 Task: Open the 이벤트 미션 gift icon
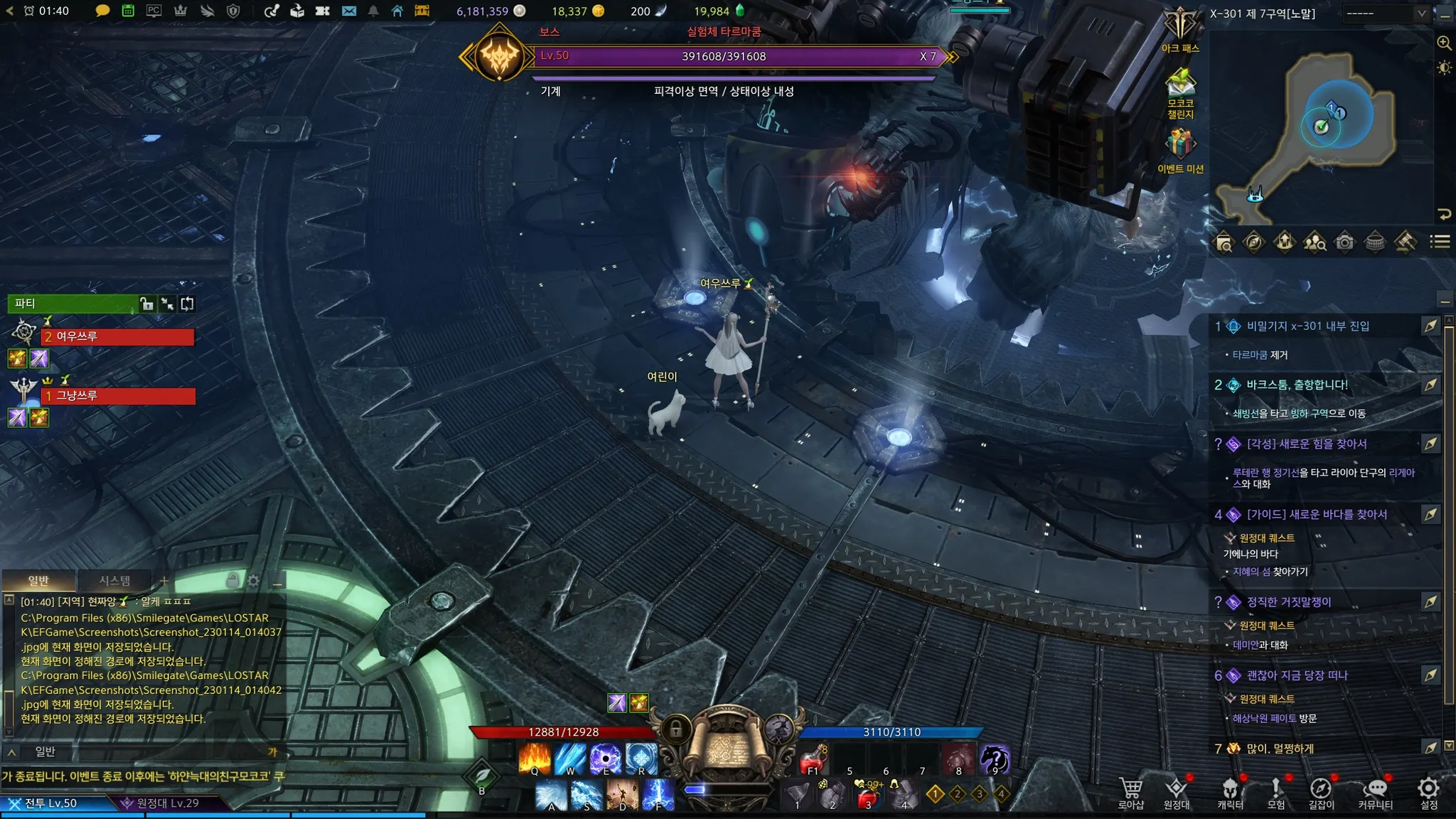tap(1180, 144)
